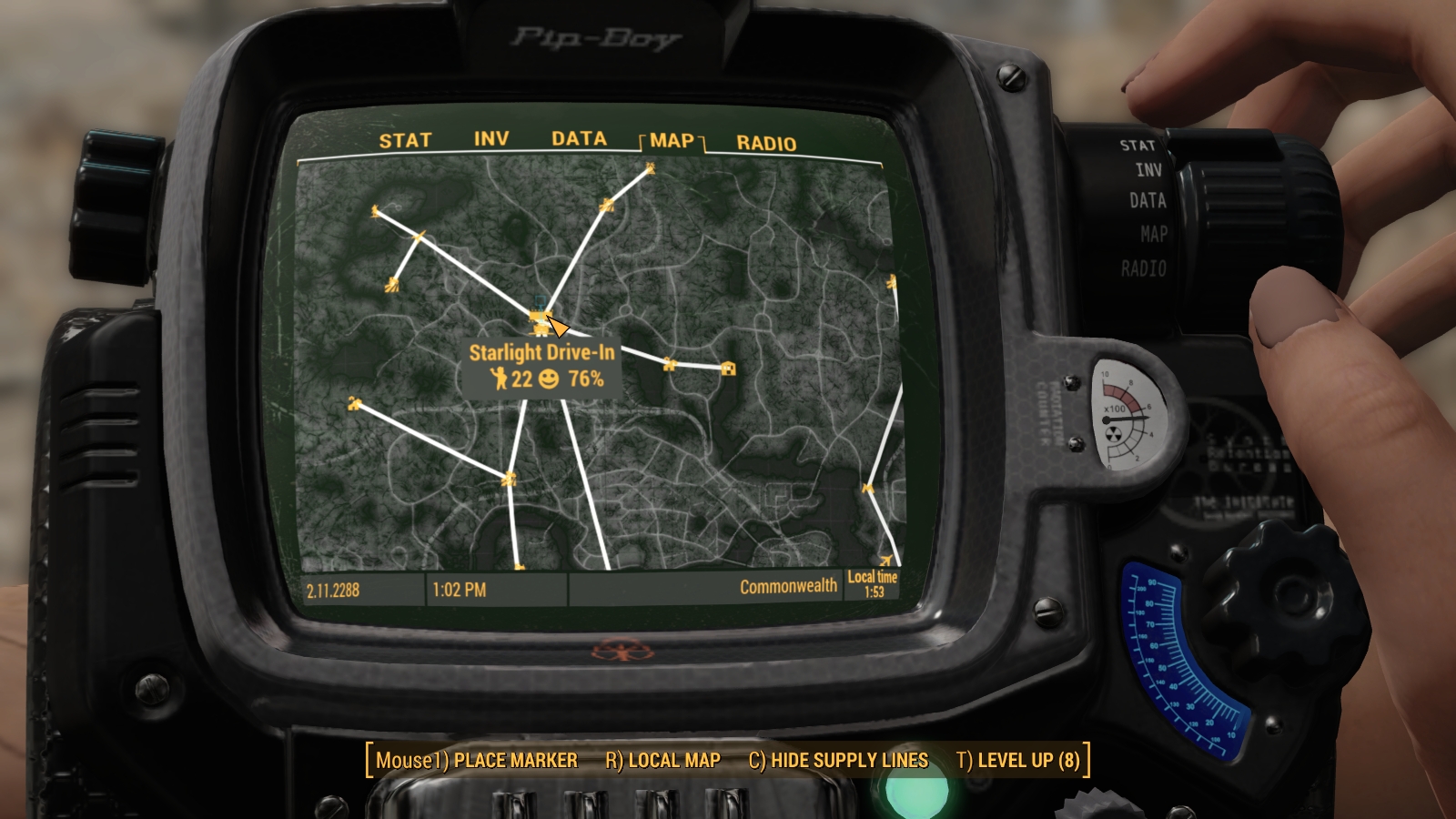Open the RADIO tab
The height and width of the screenshot is (819, 1456).
(765, 140)
